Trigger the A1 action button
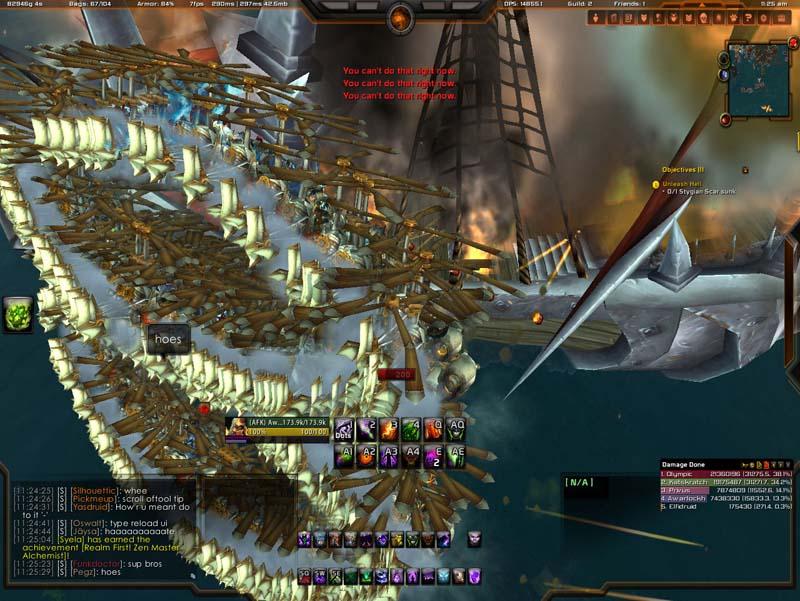Image resolution: width=800 pixels, height=601 pixels. click(x=345, y=456)
